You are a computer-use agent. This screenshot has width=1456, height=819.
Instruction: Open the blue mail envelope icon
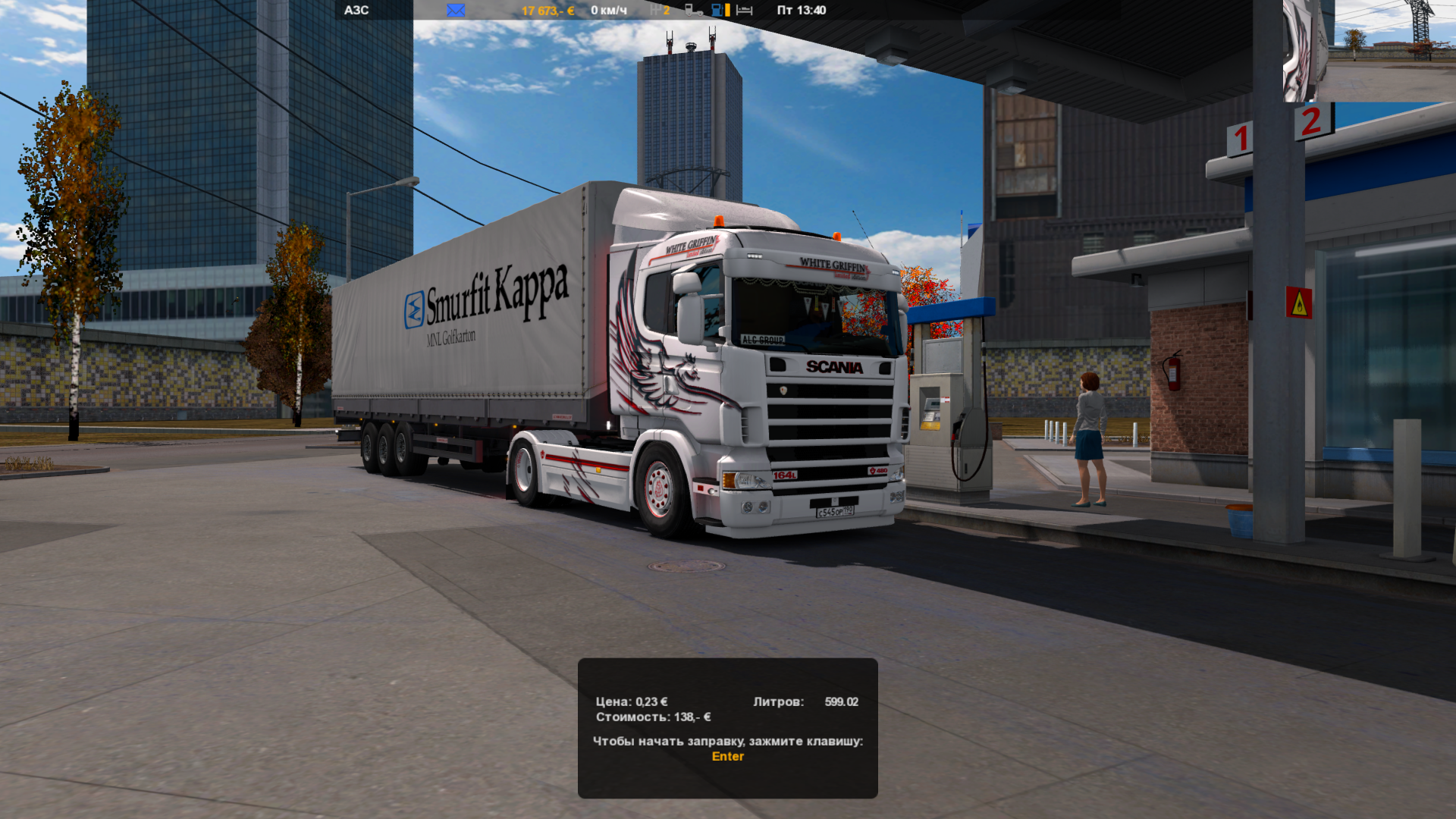[x=456, y=11]
